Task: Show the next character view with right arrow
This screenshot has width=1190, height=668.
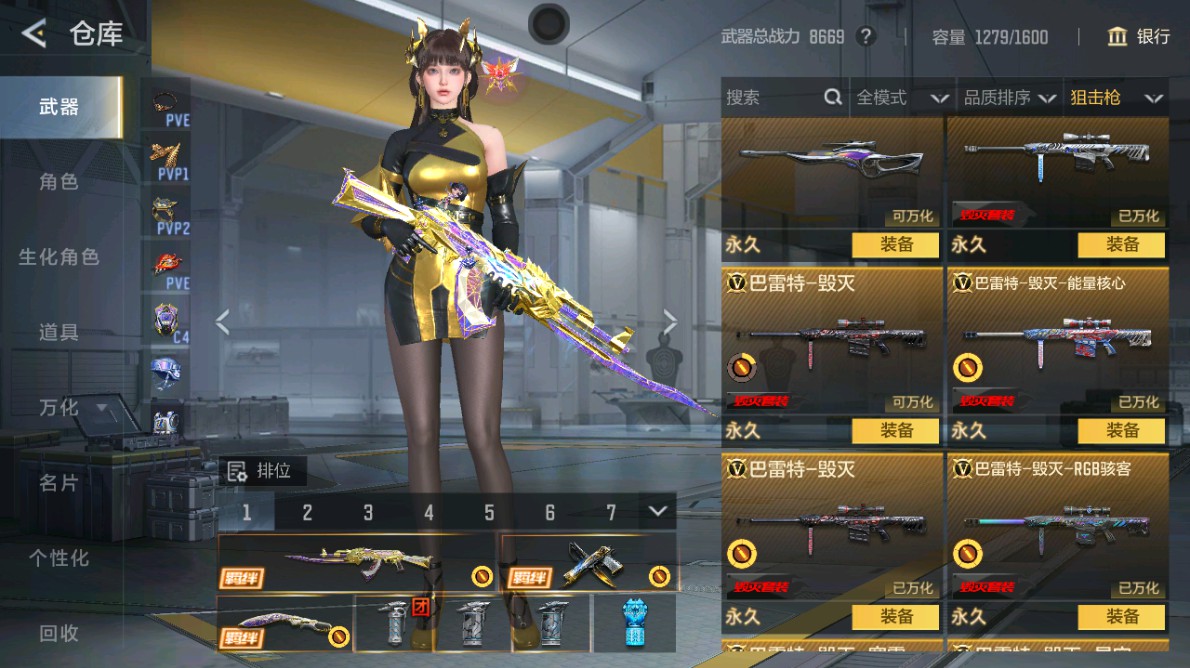Action: [x=669, y=322]
